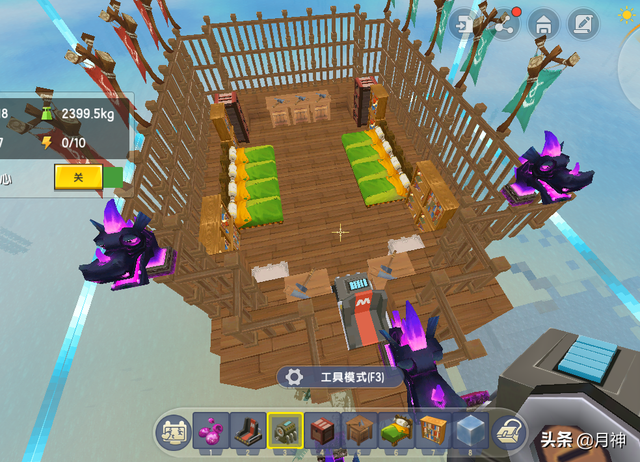Select the black and red seat slot

pos(248,430)
